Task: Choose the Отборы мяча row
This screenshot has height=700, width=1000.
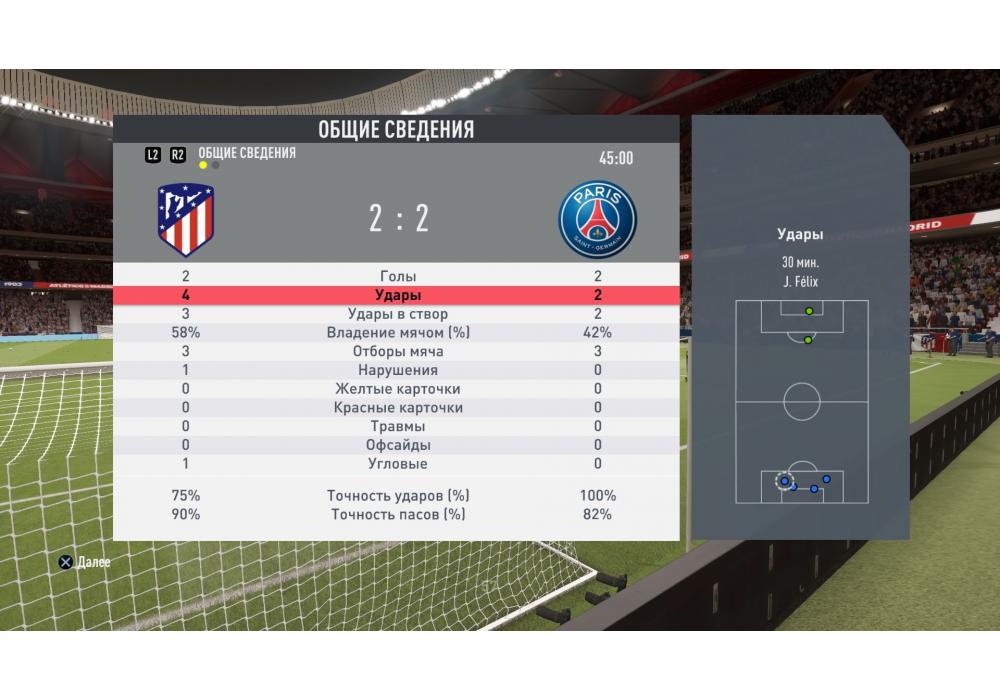Action: pyautogui.click(x=397, y=352)
